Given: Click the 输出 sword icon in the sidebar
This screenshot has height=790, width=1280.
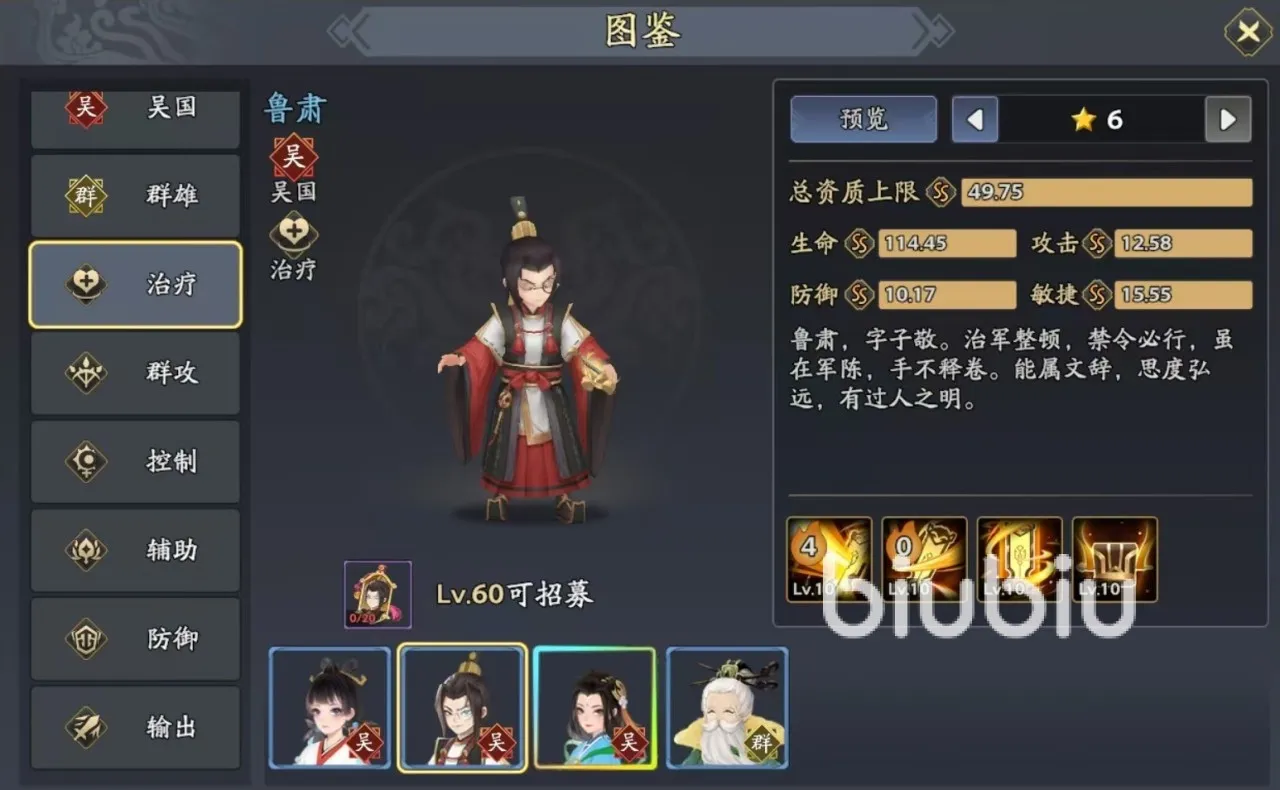Looking at the screenshot, I should 85,728.
